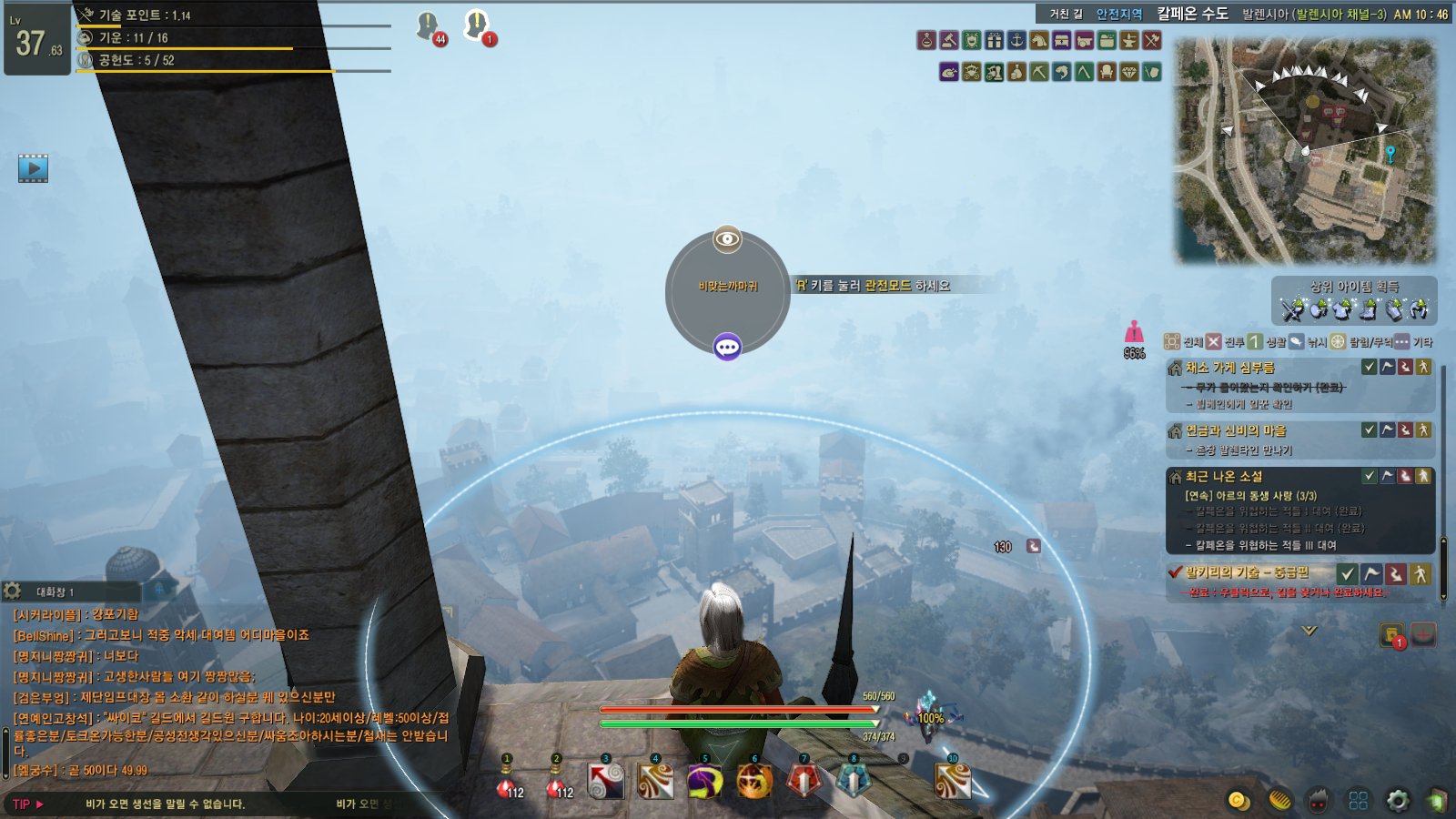Open the 최근 나온 소설 quest entry
1456x819 pixels.
coord(1224,476)
